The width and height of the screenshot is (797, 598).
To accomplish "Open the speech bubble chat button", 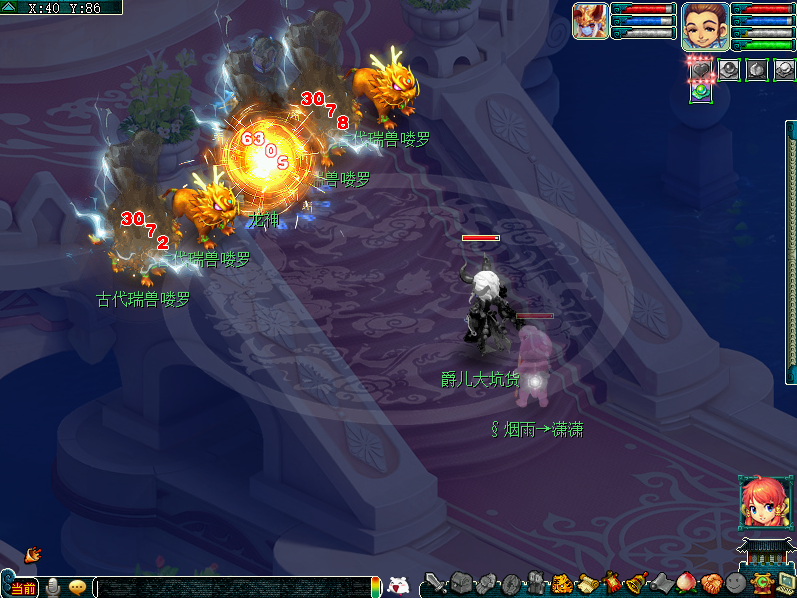I will click(x=77, y=587).
